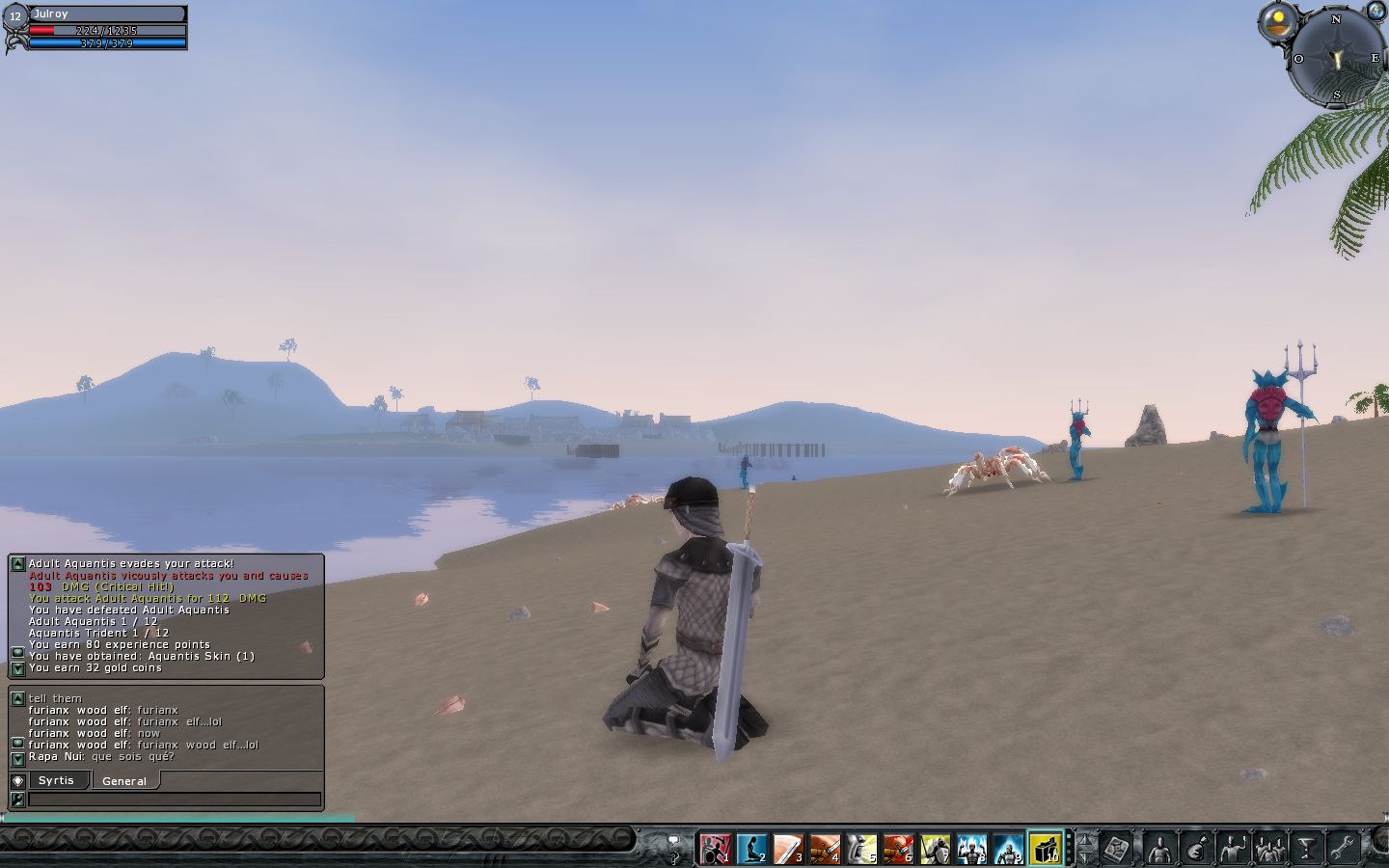
Task: Activate the blue aura buff in slot 8
Action: (971, 849)
